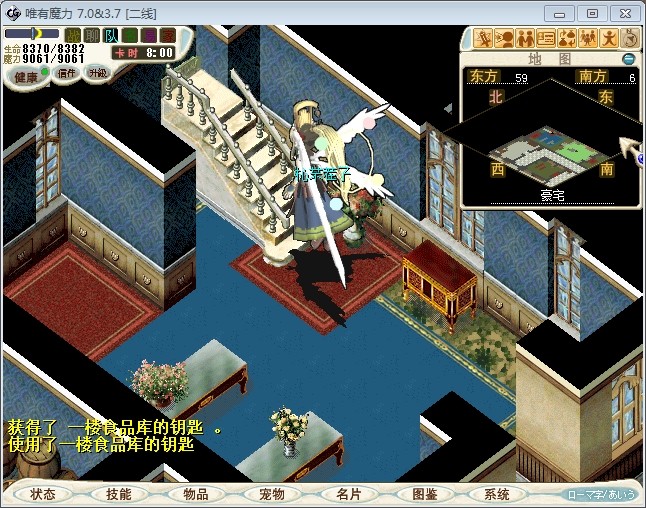Click the 健康 health status button
646x508 pixels.
point(26,75)
